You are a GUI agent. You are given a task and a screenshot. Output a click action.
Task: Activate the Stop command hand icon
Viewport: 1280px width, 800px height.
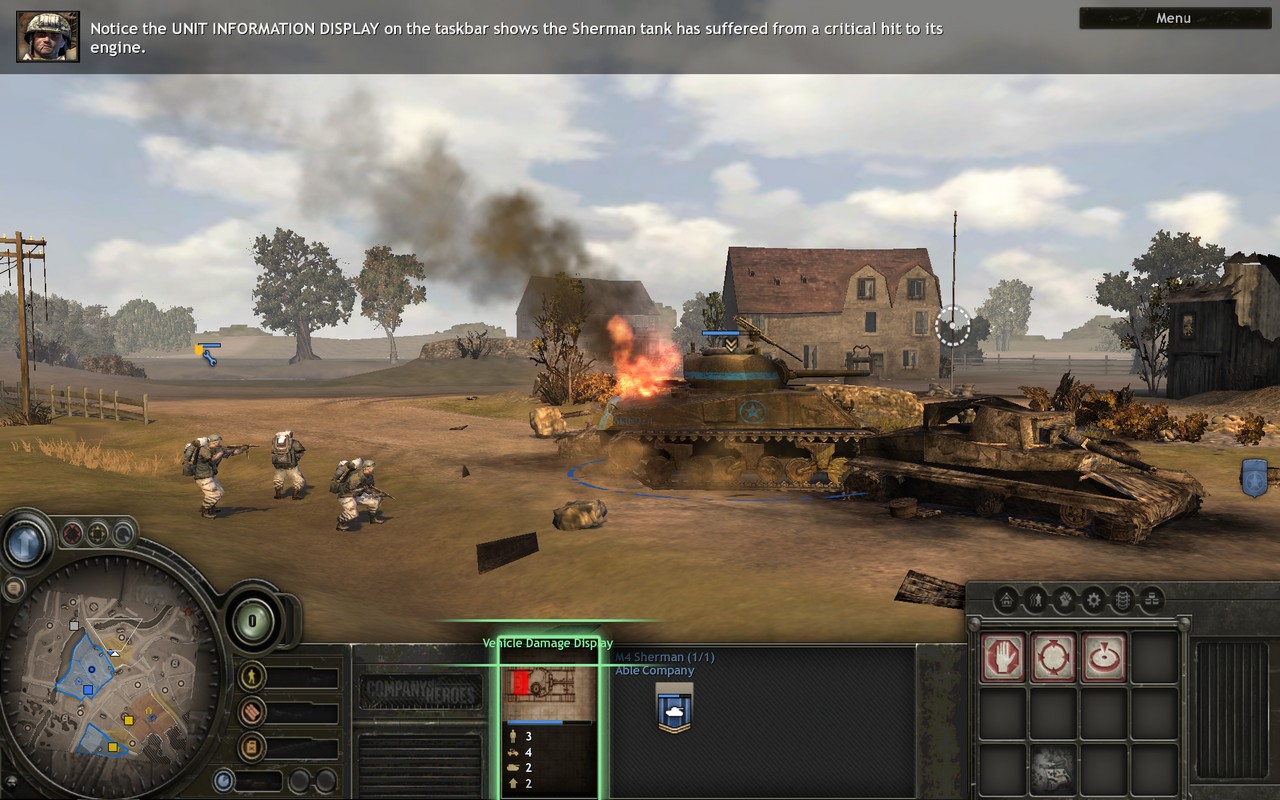coord(1003,657)
